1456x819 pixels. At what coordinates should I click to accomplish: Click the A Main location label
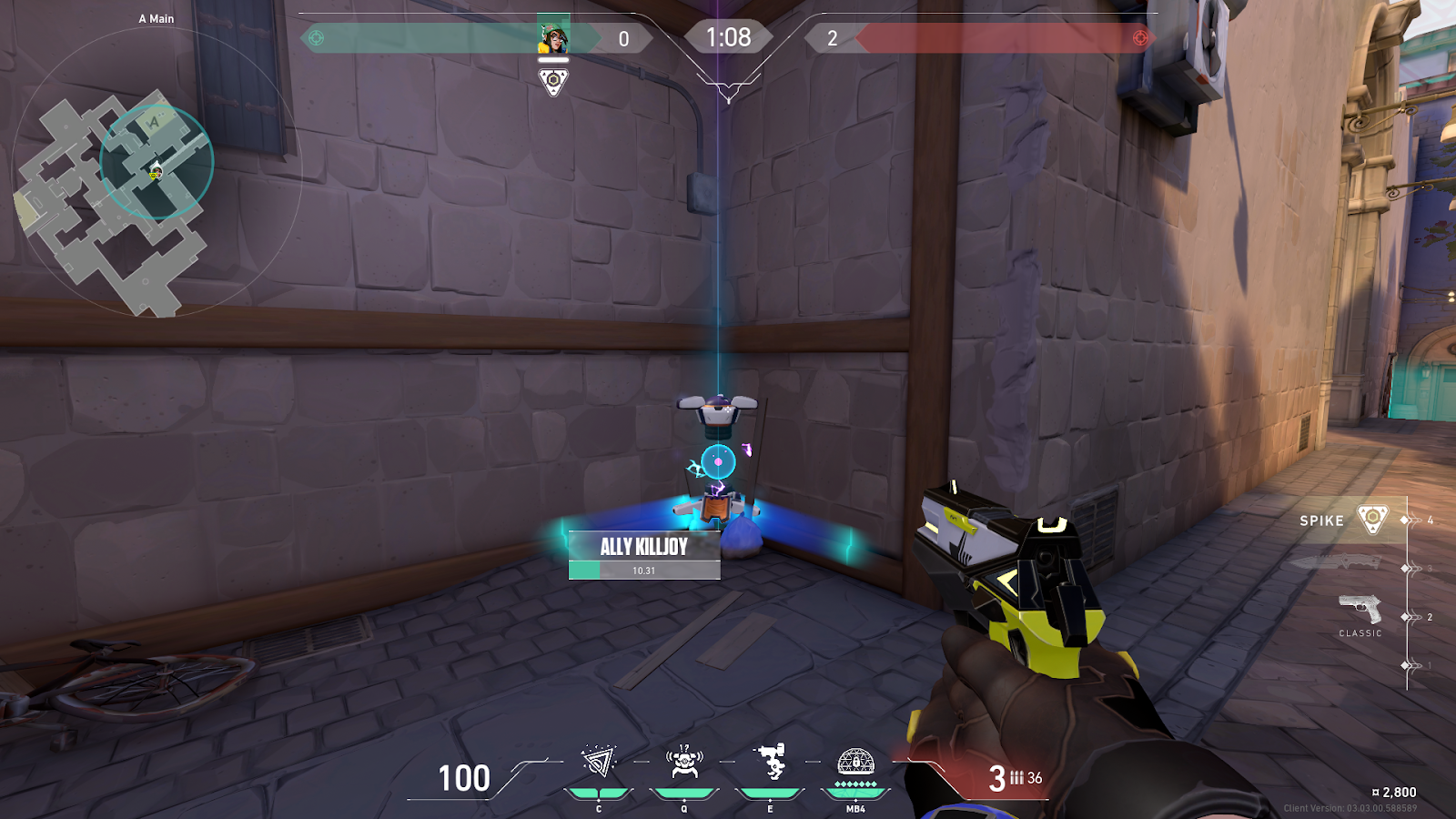point(155,16)
